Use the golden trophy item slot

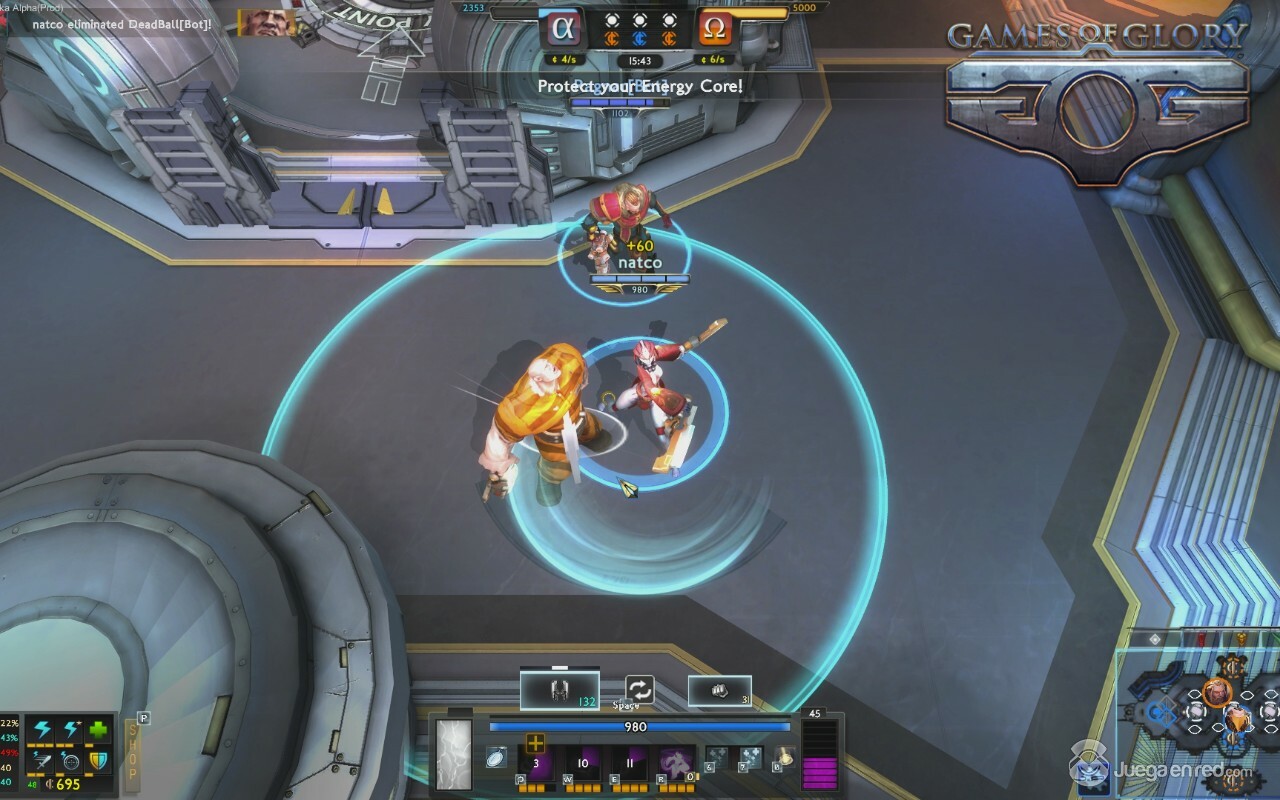(x=783, y=758)
